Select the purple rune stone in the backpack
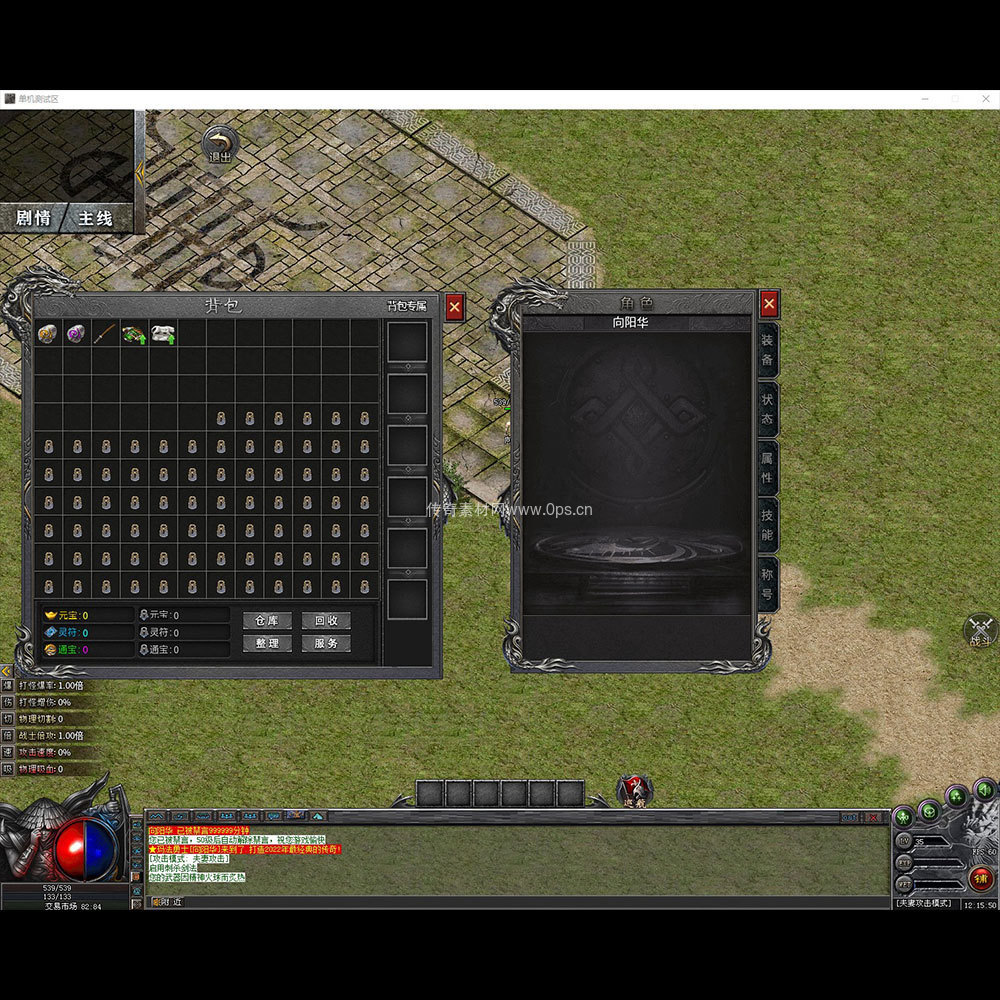Screen dimensions: 1000x1000 pos(76,334)
